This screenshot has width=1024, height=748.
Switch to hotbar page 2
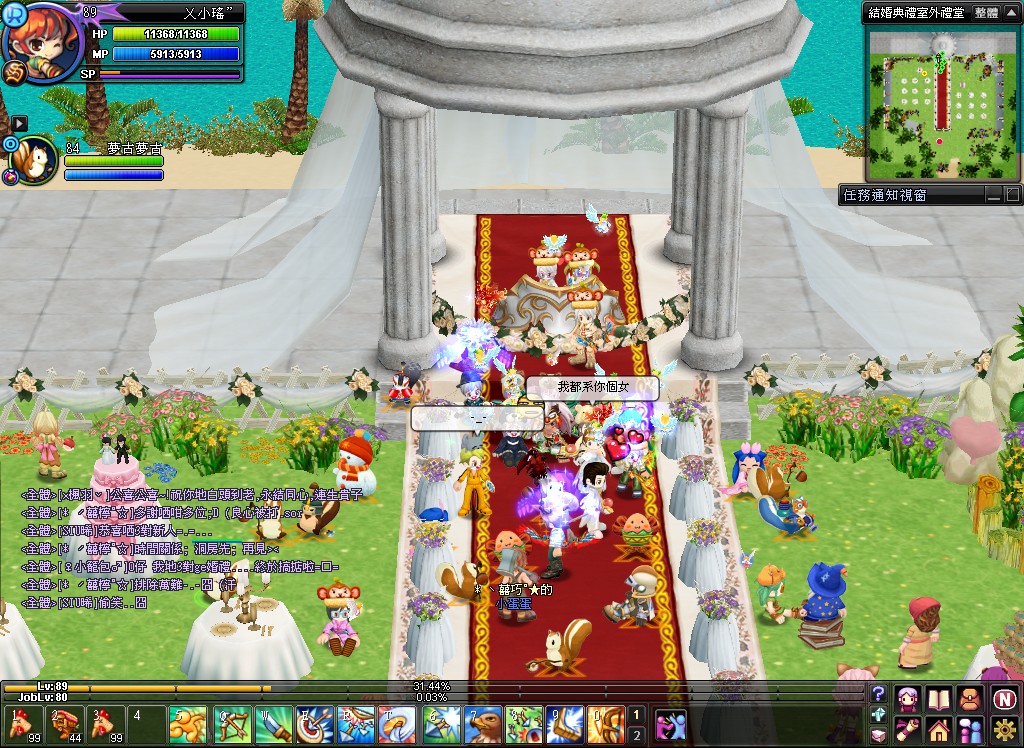636,736
